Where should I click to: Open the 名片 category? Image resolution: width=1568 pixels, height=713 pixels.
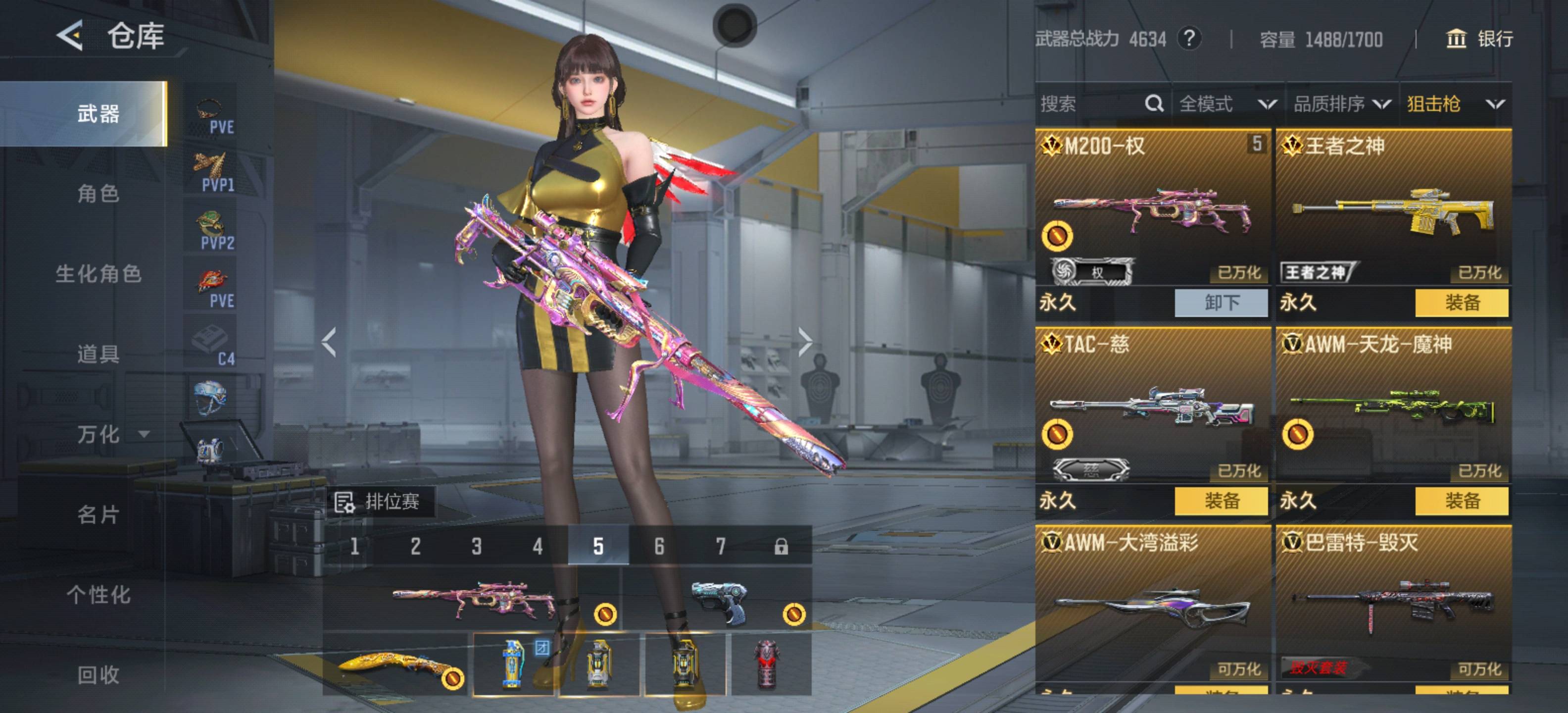click(98, 514)
